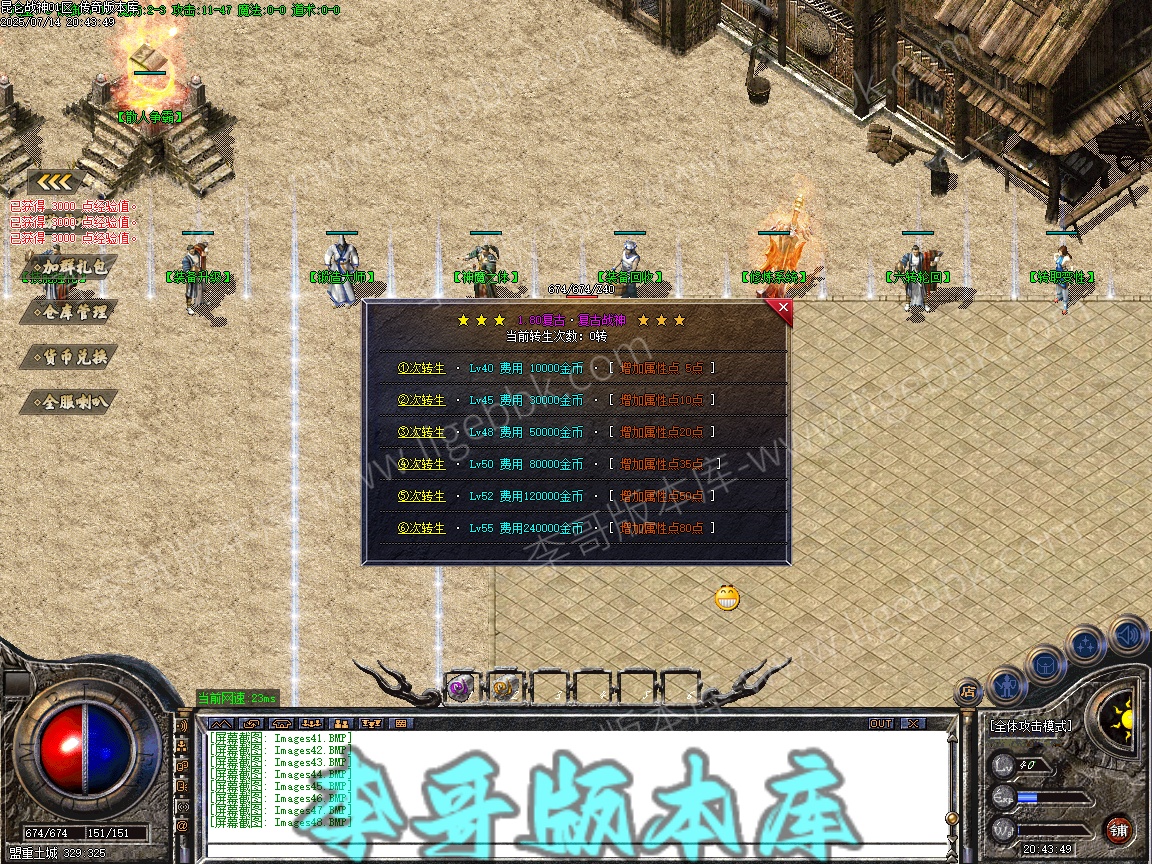Collapse the side menu with yellow arrows
The image size is (1152, 864).
click(x=55, y=182)
